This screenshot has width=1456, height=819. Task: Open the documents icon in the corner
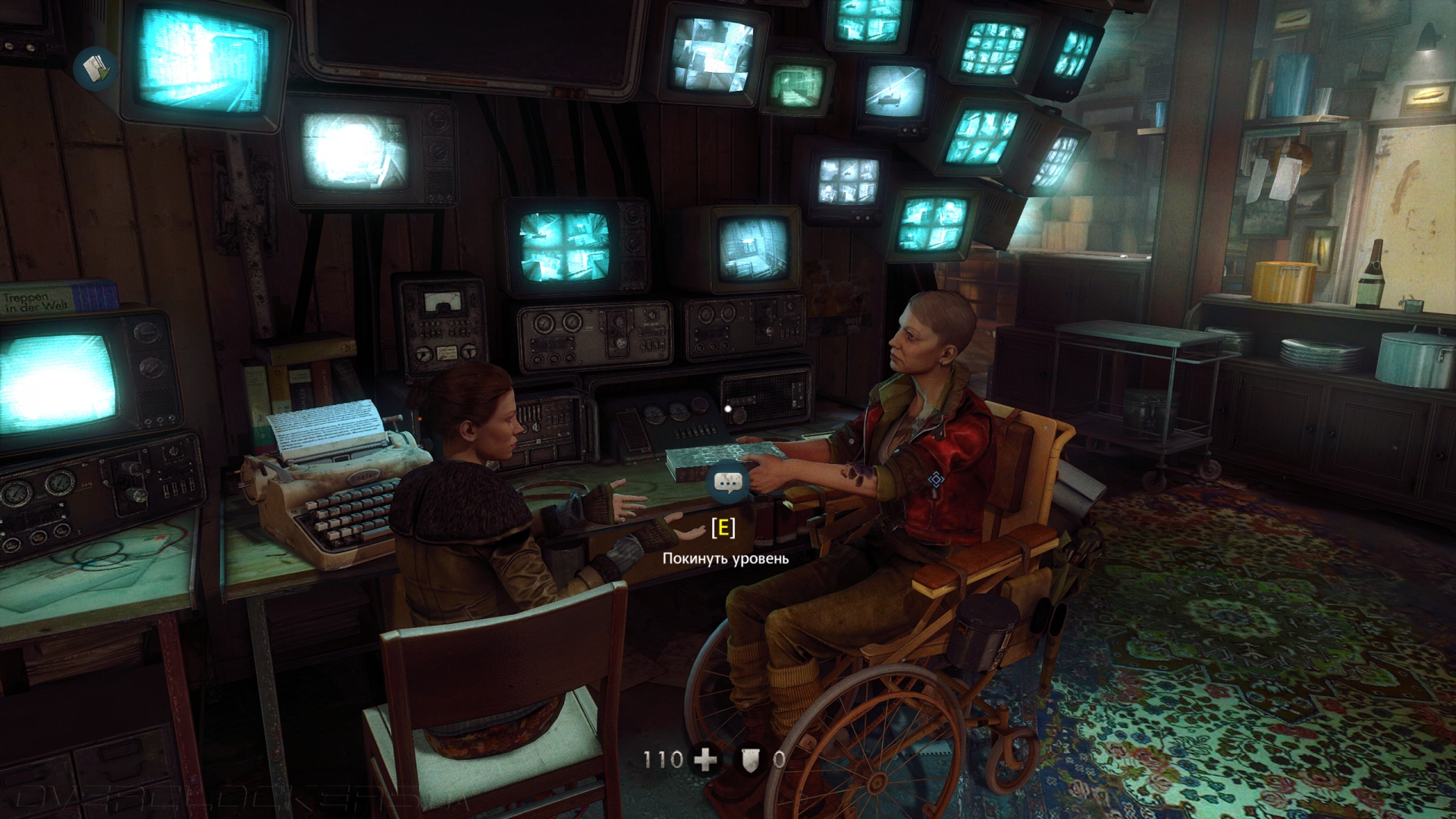click(95, 70)
